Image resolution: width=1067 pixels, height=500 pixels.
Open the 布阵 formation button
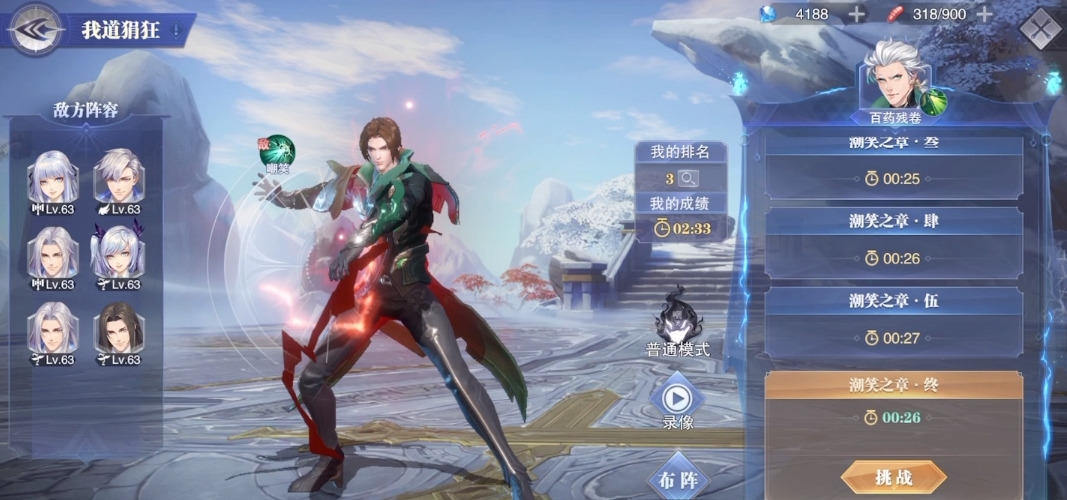[x=679, y=479]
